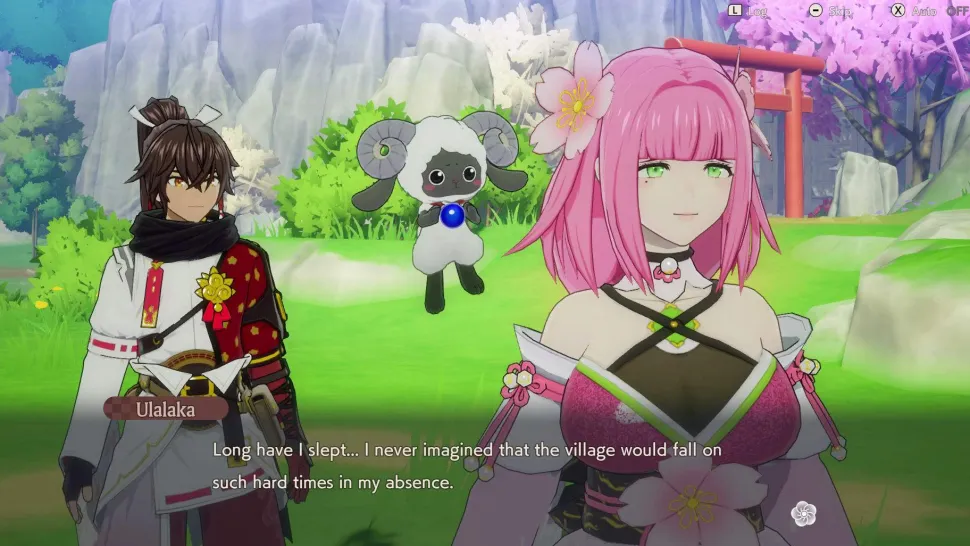Open the dialogue Log
Screen dimensions: 970x546
coord(745,10)
